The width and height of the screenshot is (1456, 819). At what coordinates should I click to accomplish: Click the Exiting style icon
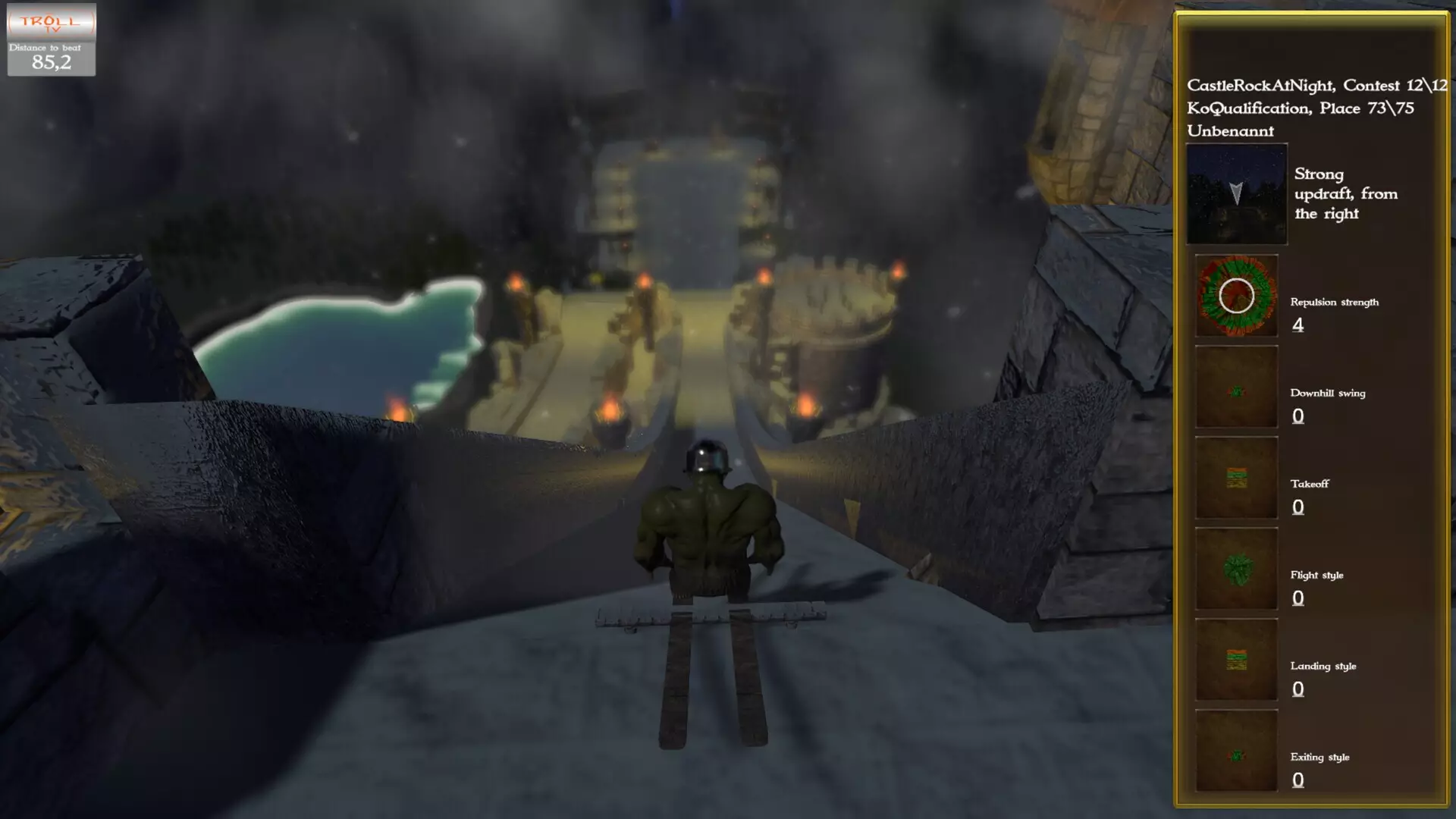pos(1235,752)
